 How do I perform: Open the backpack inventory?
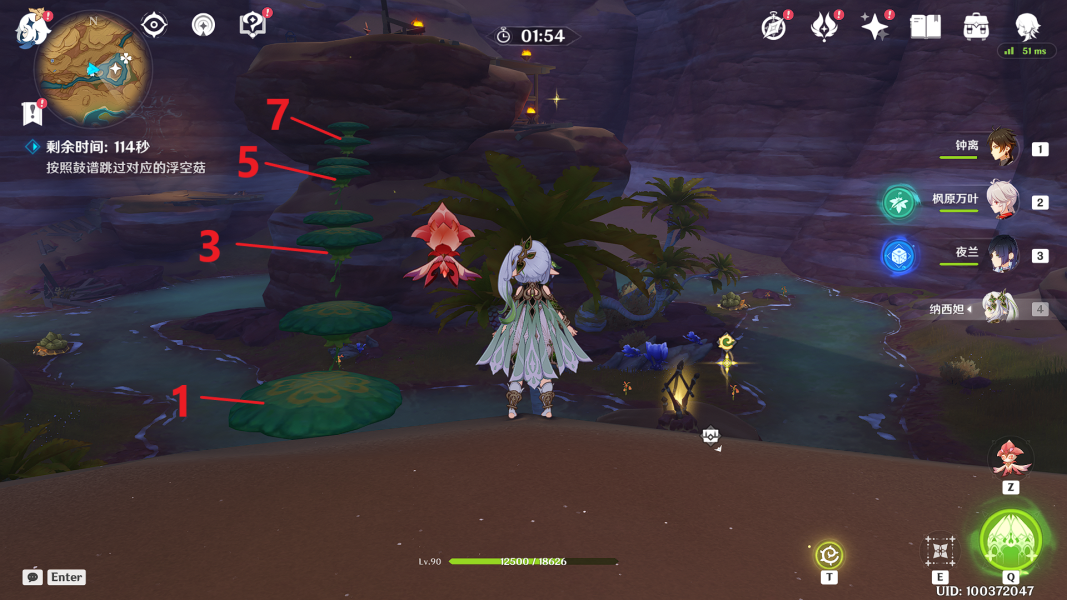click(976, 27)
